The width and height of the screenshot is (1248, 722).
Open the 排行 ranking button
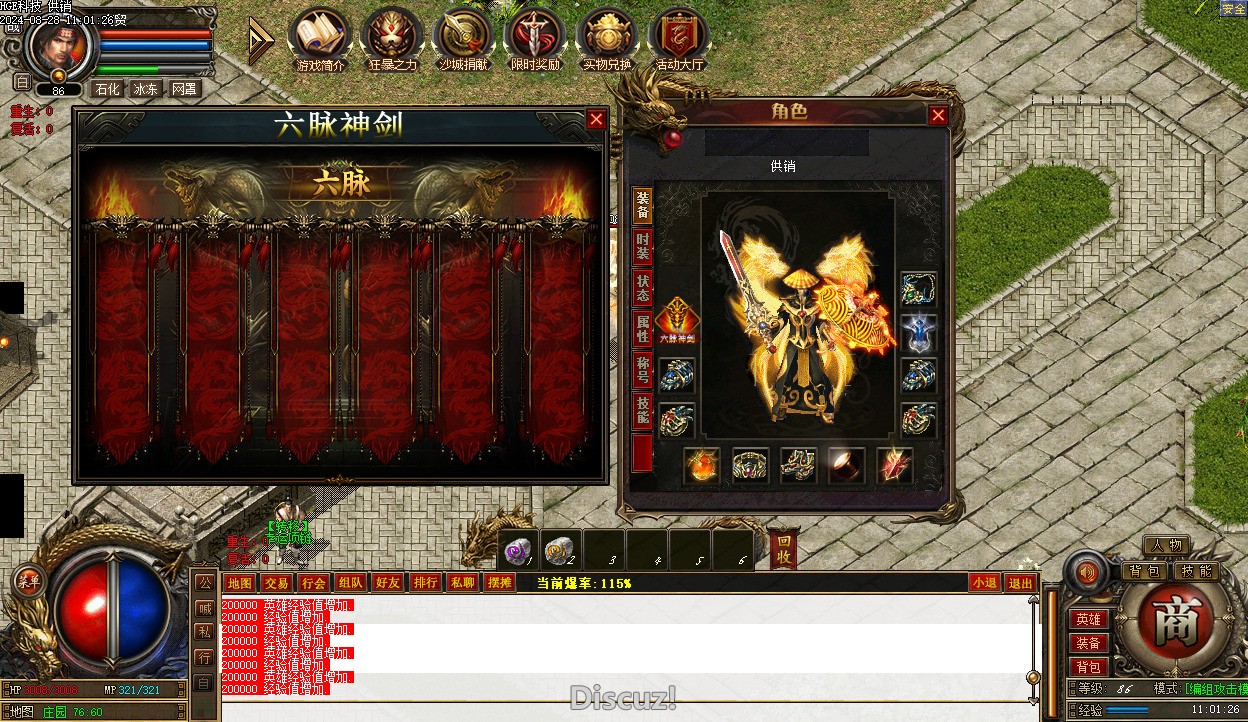pyautogui.click(x=425, y=583)
